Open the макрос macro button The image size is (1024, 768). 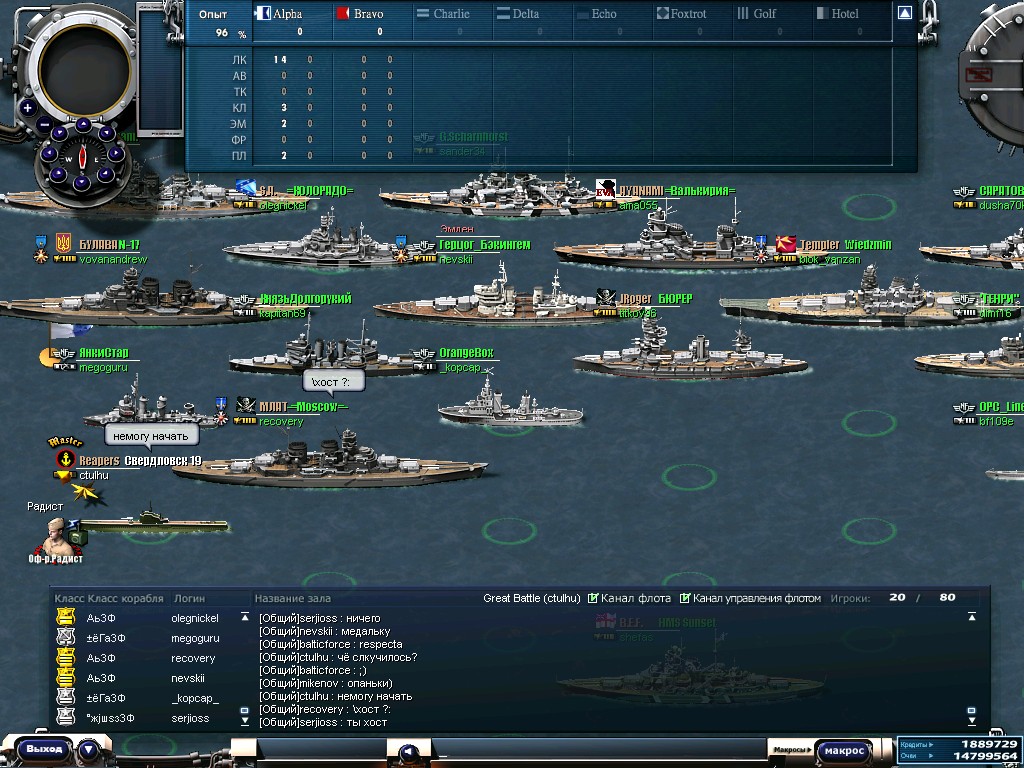[845, 750]
